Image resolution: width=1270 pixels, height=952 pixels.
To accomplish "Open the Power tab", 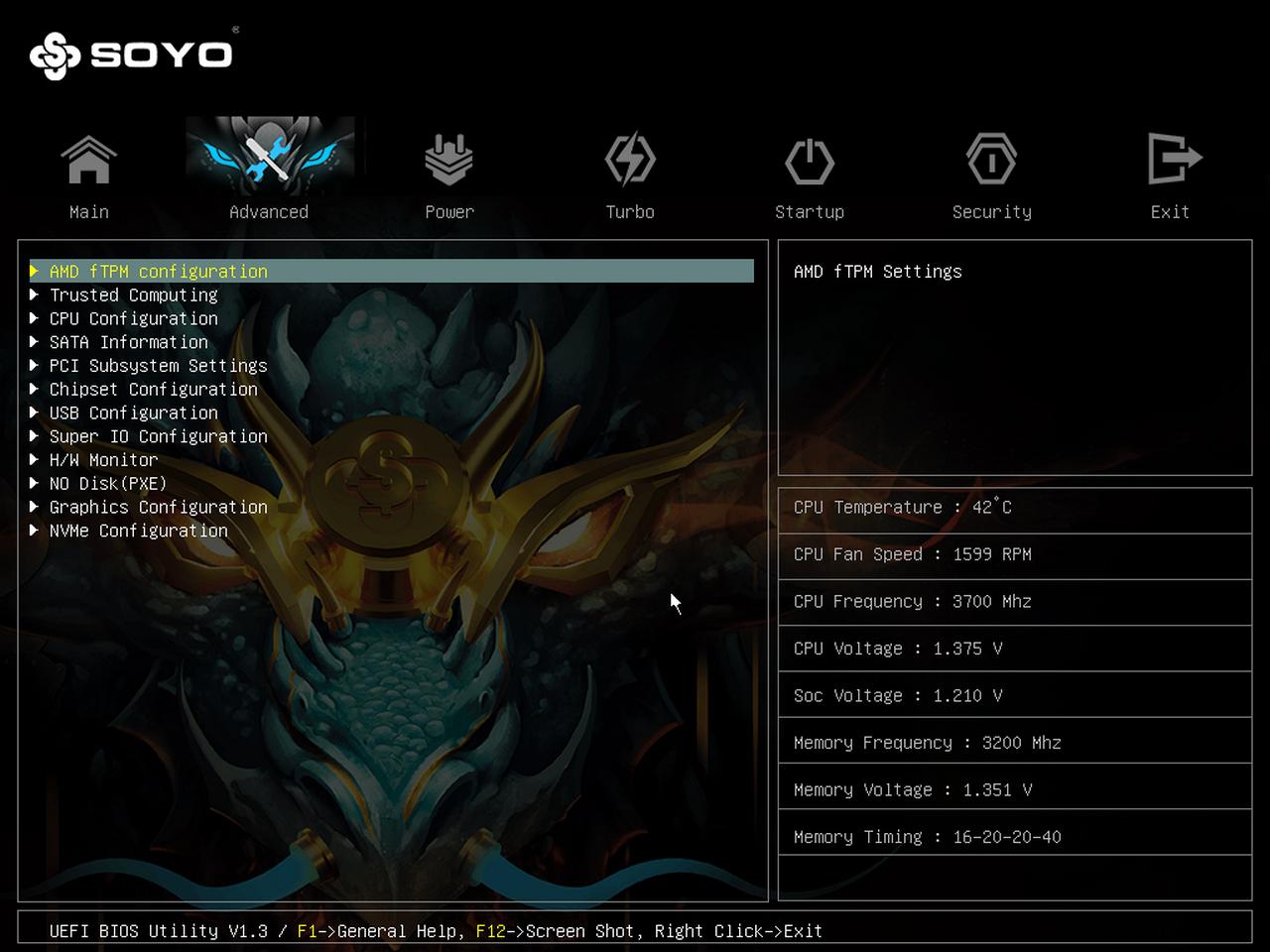I will (449, 176).
